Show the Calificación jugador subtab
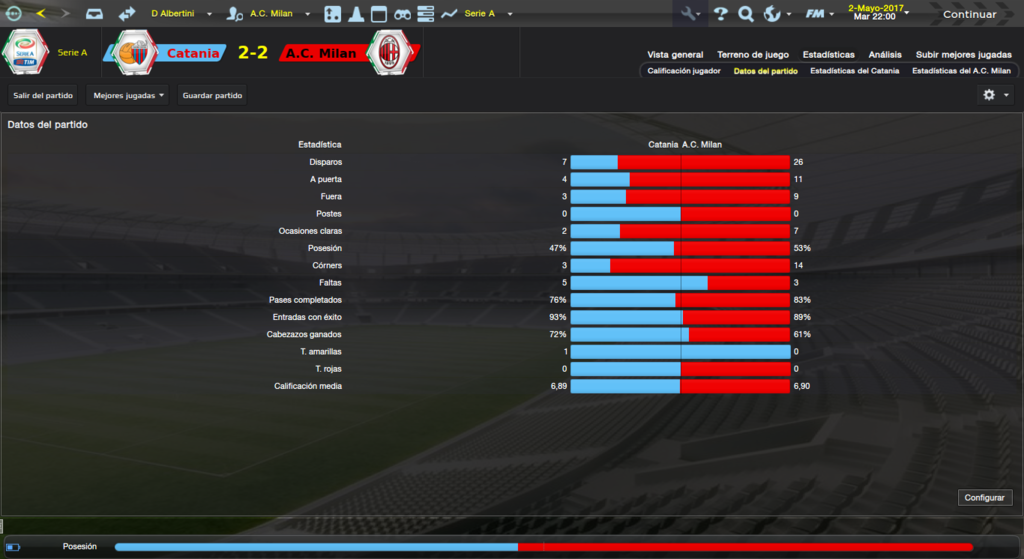 click(684, 71)
